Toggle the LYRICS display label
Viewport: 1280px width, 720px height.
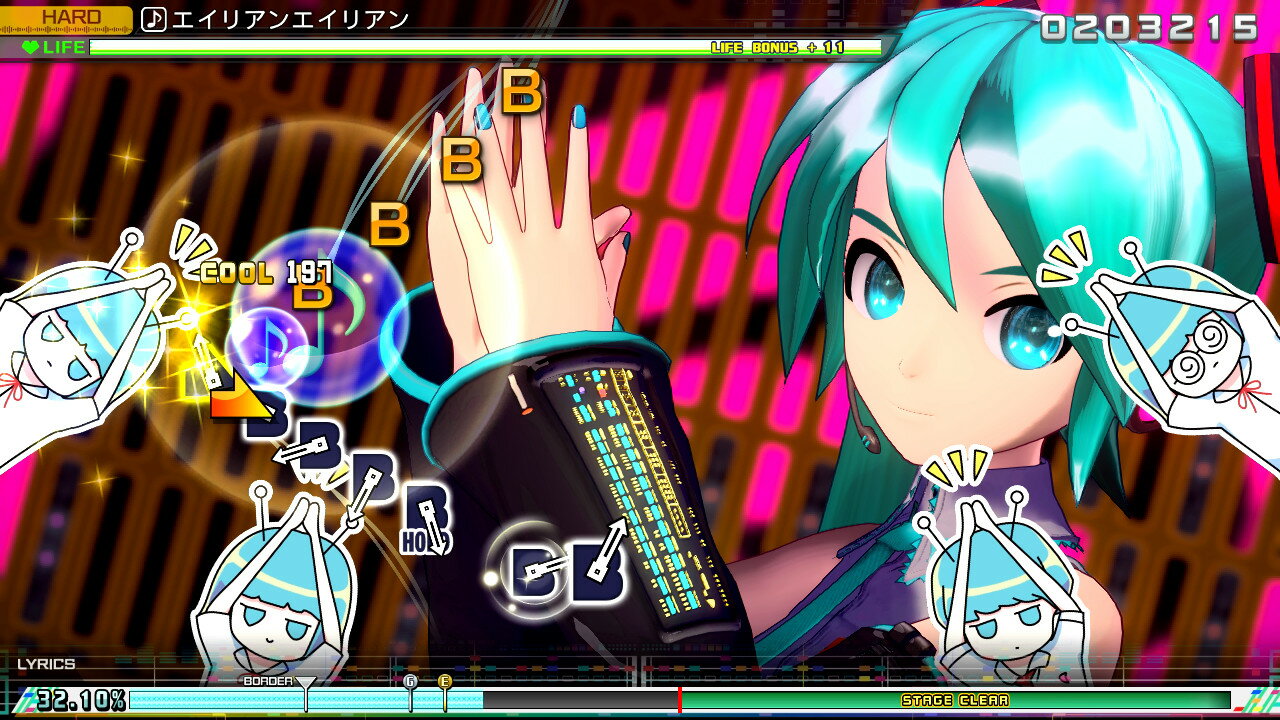coord(47,662)
